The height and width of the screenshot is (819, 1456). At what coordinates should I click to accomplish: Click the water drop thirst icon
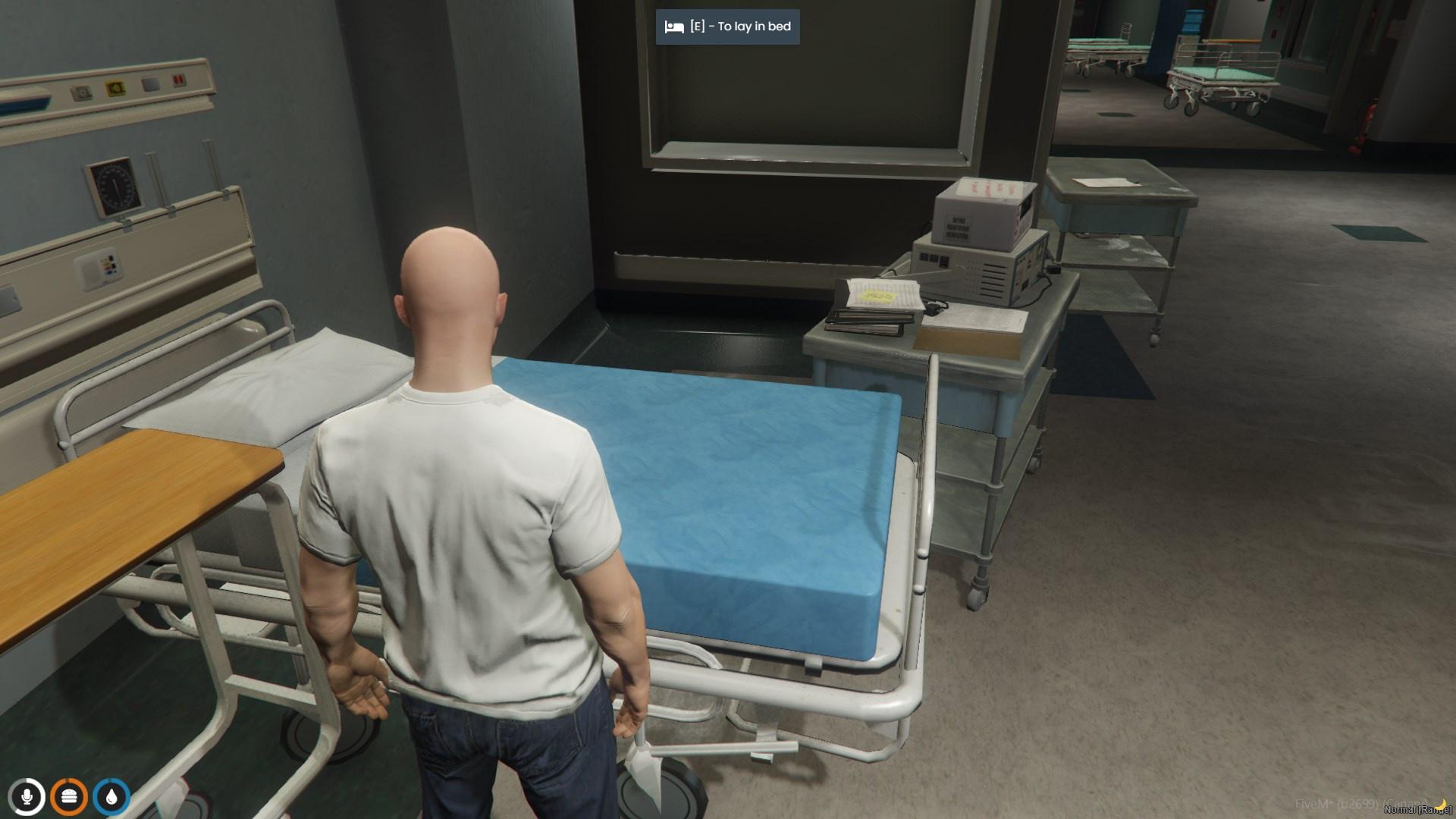tap(111, 797)
